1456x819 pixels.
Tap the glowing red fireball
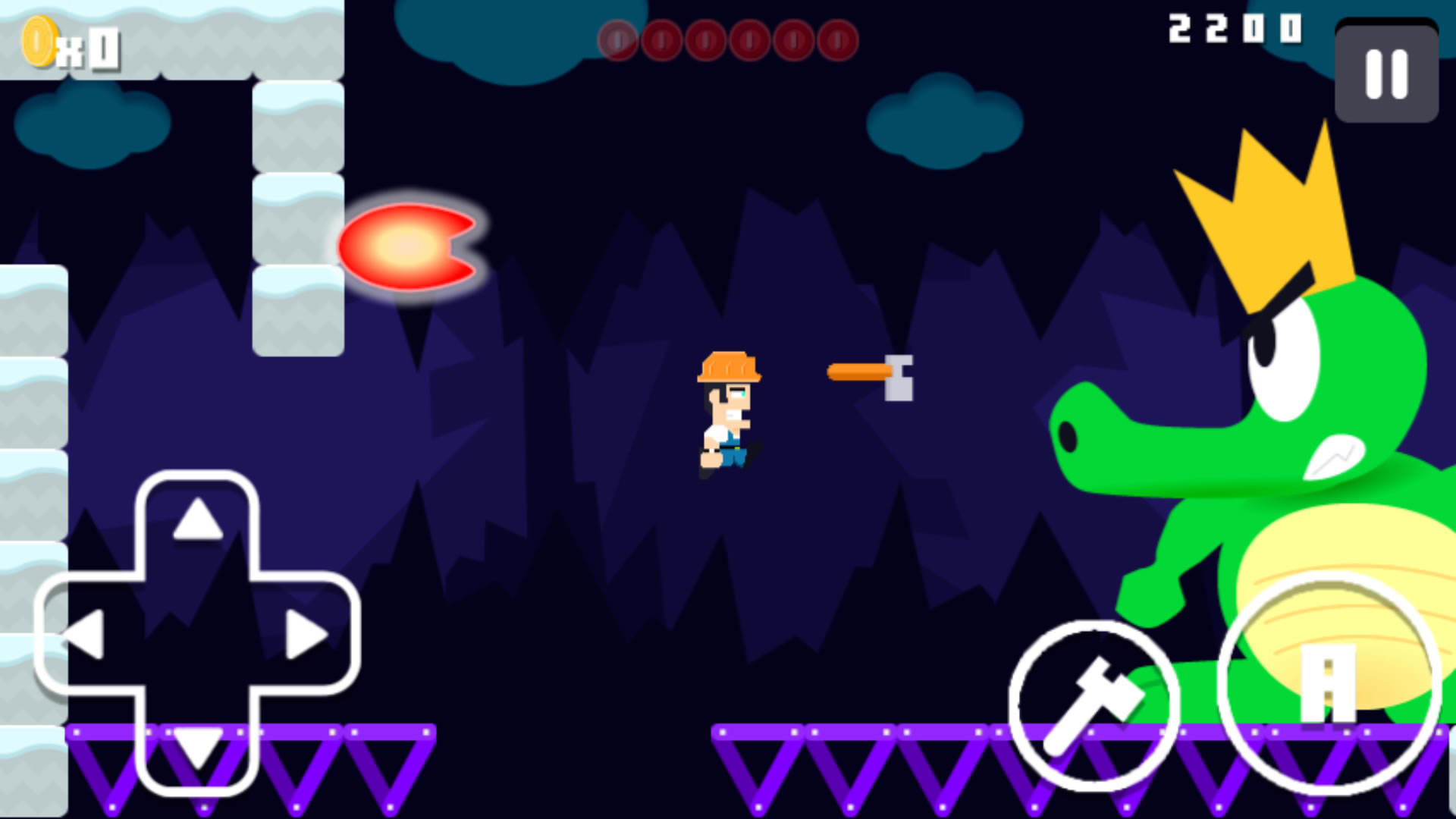pyautogui.click(x=406, y=246)
